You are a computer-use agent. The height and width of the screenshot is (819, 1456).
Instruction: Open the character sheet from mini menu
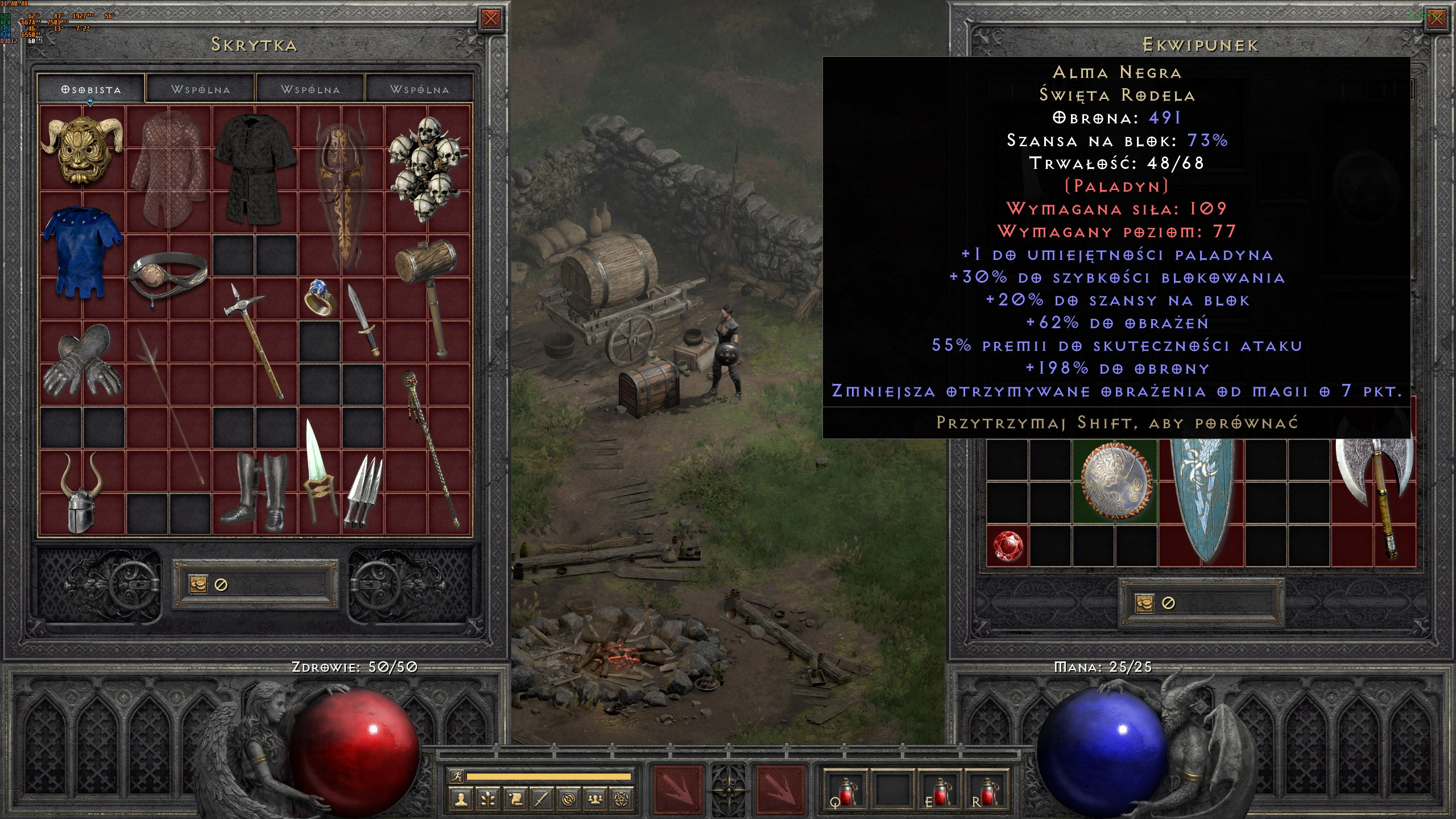(461, 800)
